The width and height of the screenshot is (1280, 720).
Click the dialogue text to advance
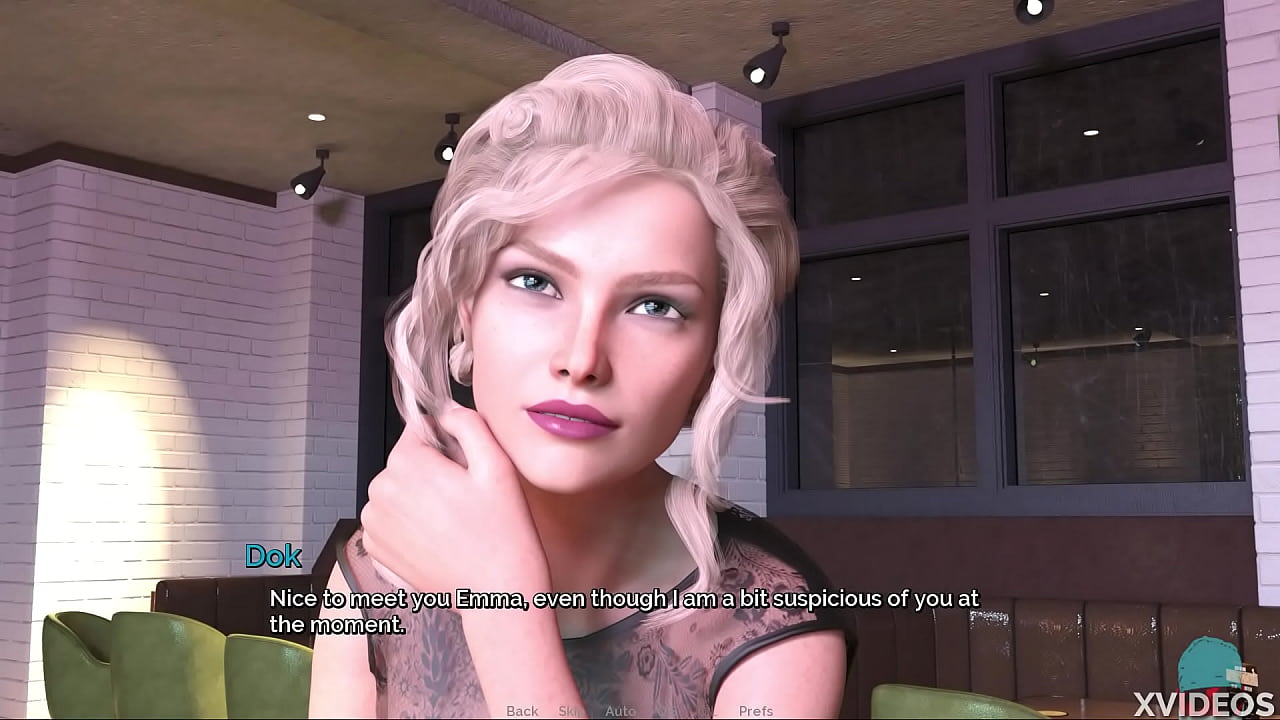click(620, 610)
